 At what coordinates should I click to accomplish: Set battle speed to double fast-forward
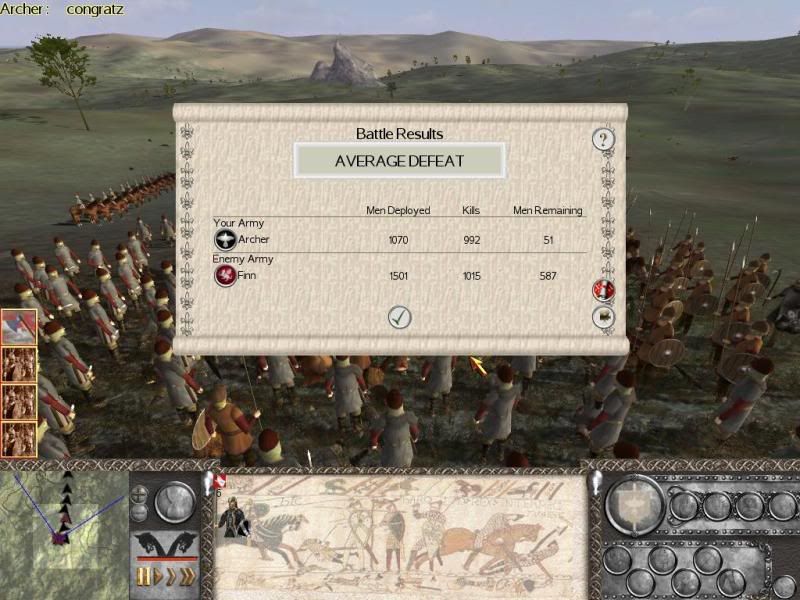(171, 578)
